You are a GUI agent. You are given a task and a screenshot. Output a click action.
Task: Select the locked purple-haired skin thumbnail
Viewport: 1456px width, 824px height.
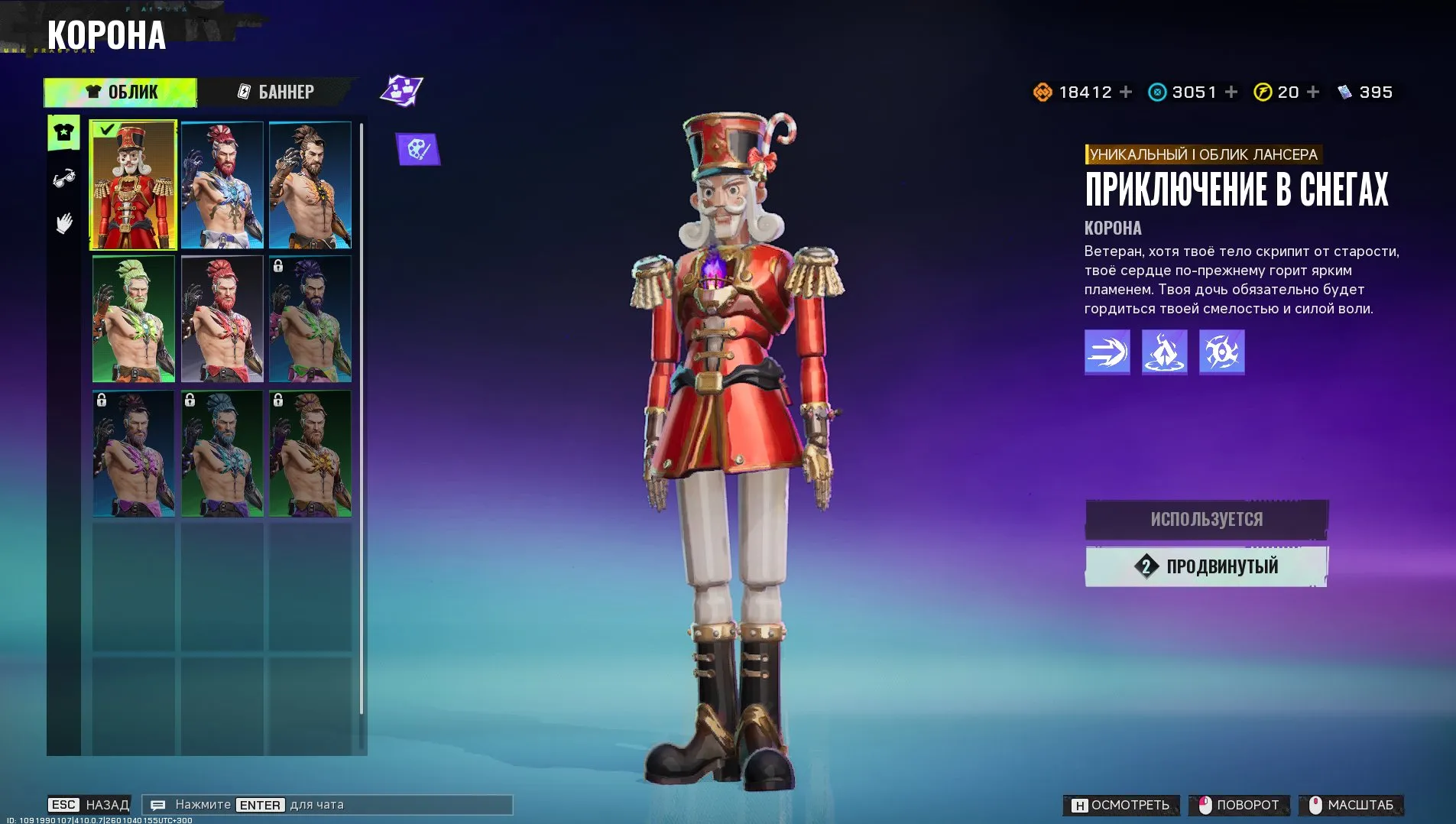coord(310,319)
